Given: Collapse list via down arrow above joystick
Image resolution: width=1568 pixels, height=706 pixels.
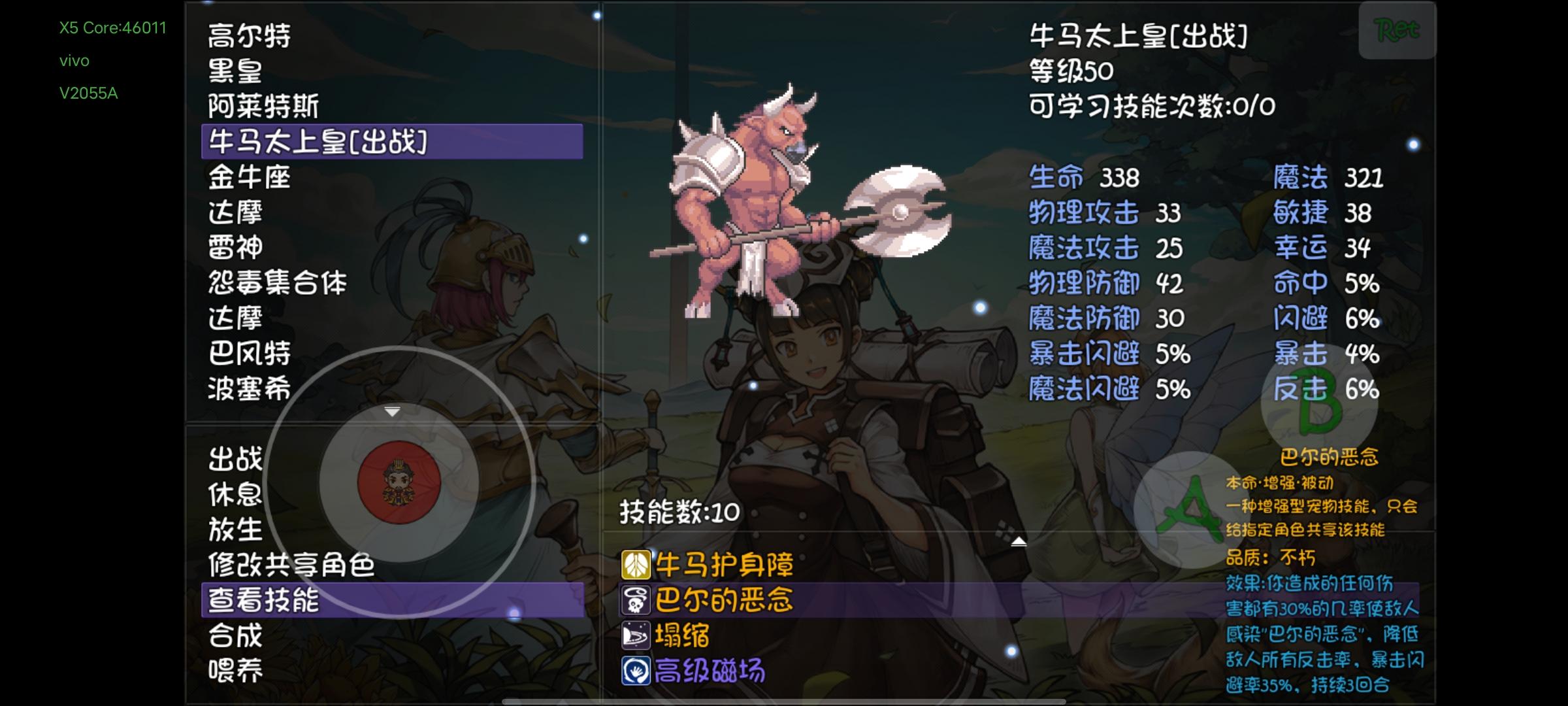Looking at the screenshot, I should (392, 411).
